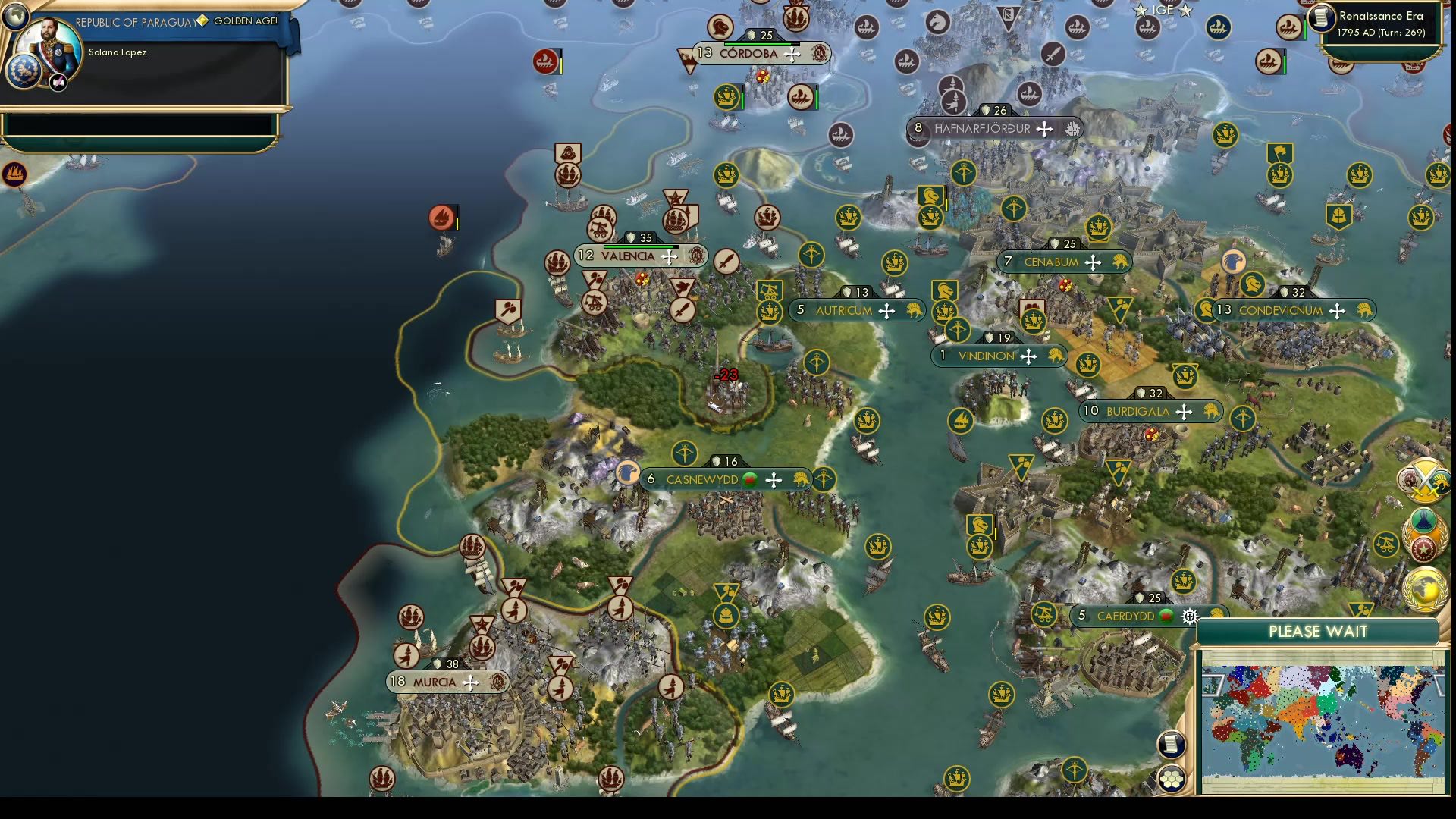Click the red enemy ship flag near Valencia
The height and width of the screenshot is (819, 1456).
(444, 216)
